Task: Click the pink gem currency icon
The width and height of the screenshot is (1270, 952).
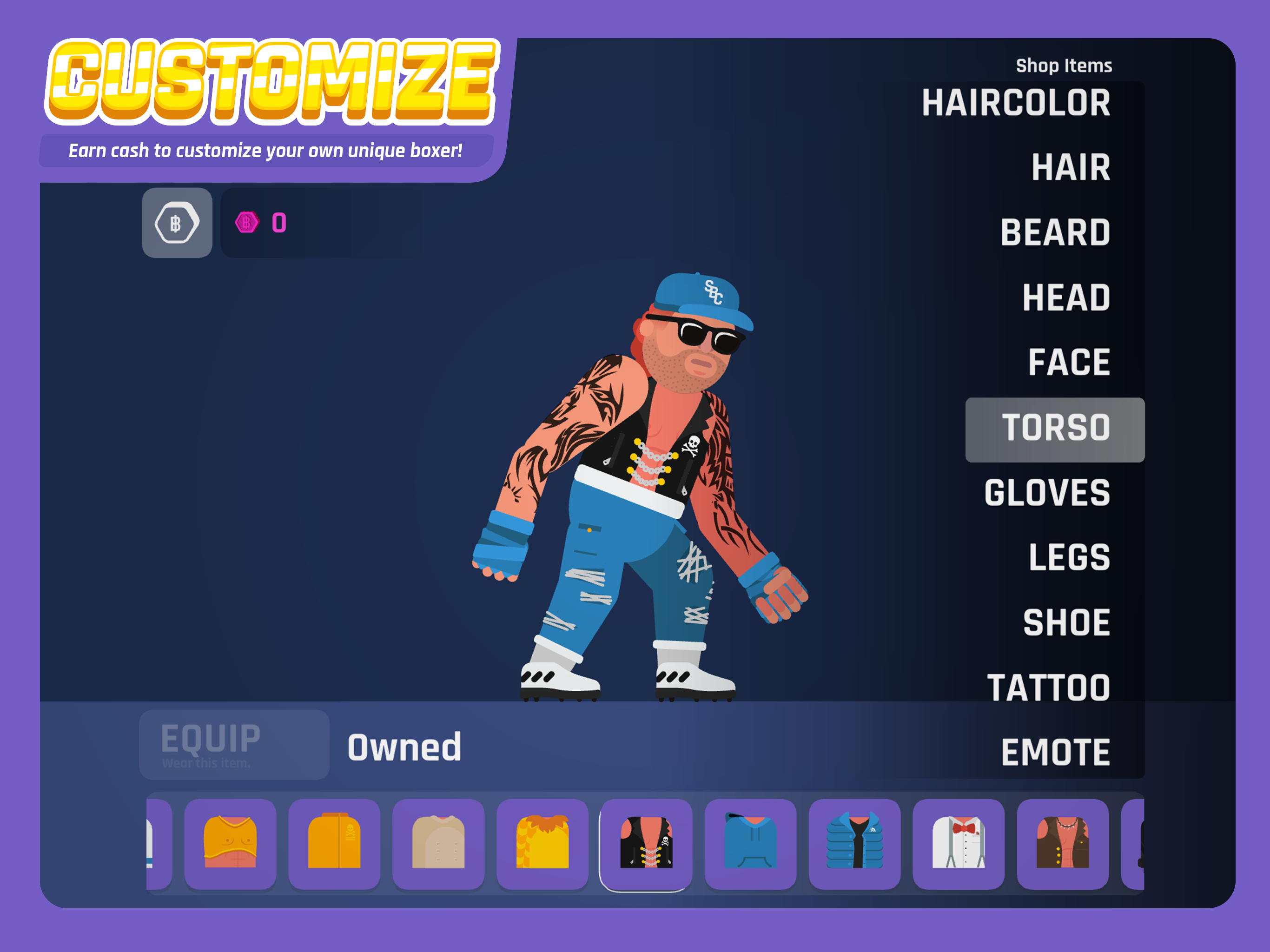Action: pyautogui.click(x=247, y=224)
